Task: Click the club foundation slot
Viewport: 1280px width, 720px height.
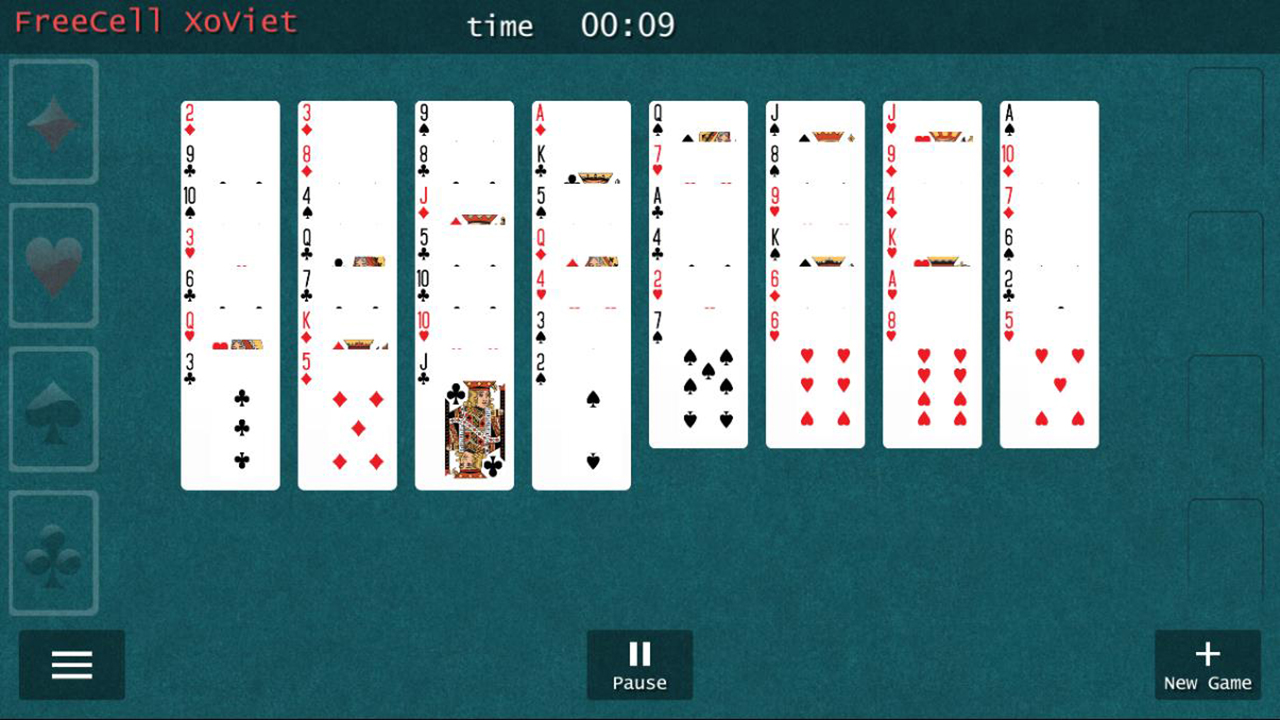Action: pos(52,553)
